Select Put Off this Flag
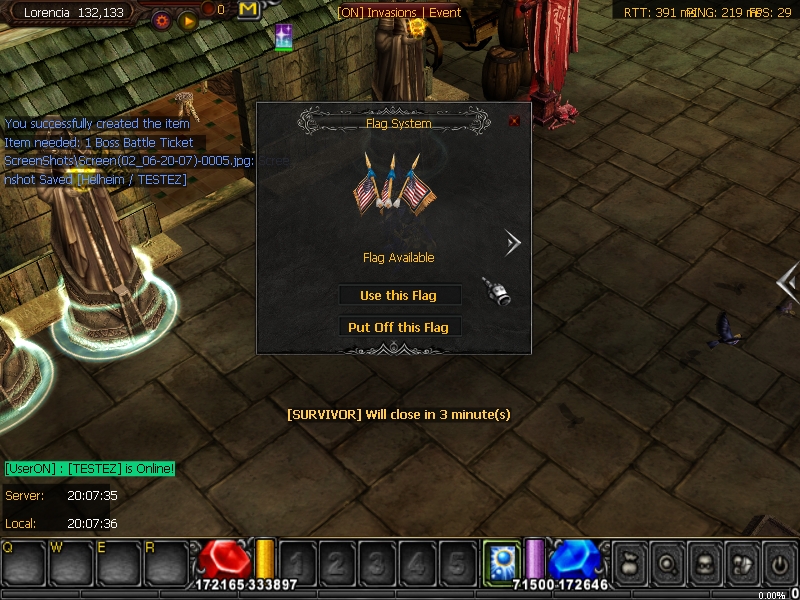This screenshot has width=800, height=600. (x=398, y=327)
